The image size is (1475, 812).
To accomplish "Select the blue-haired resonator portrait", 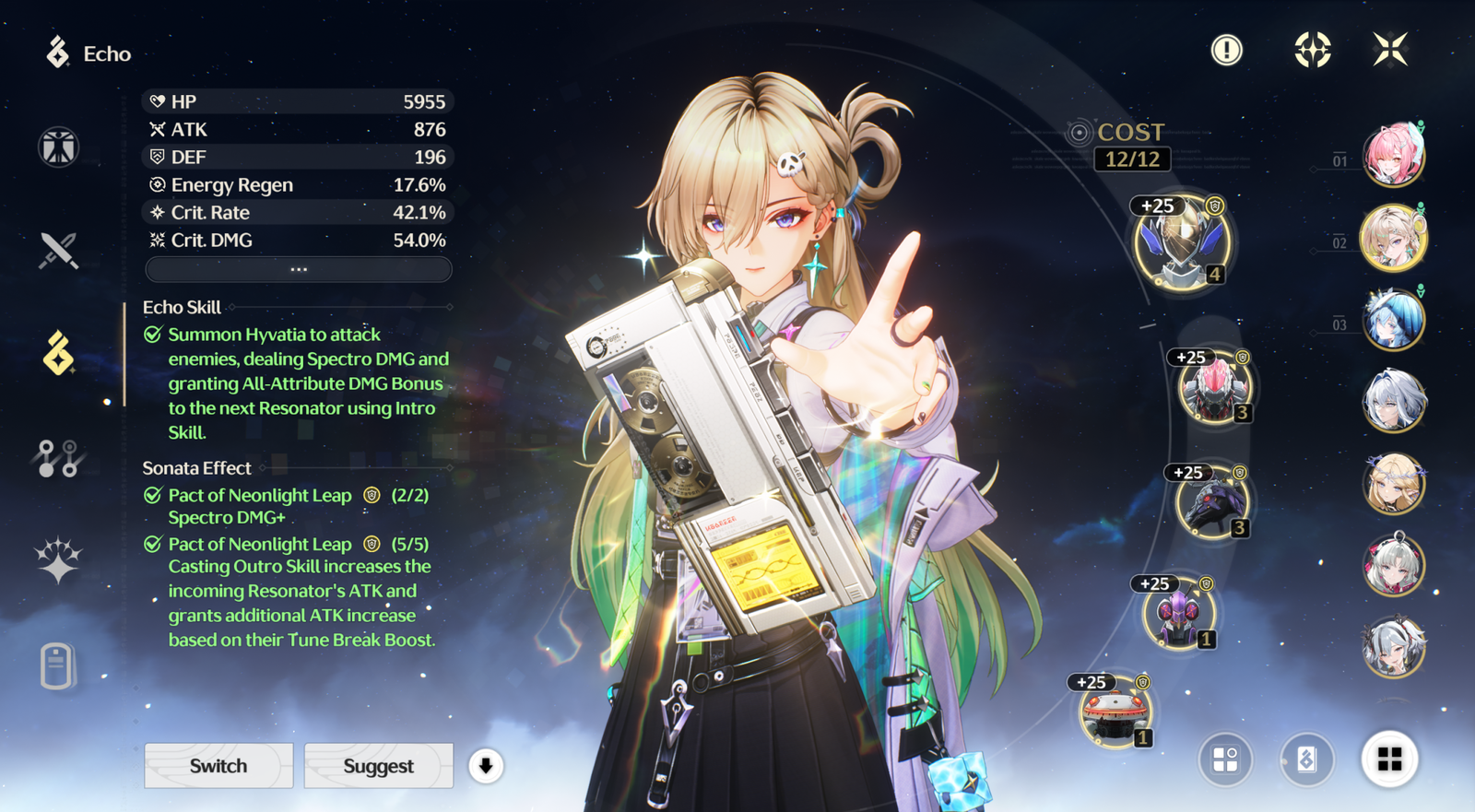I will tap(1393, 320).
